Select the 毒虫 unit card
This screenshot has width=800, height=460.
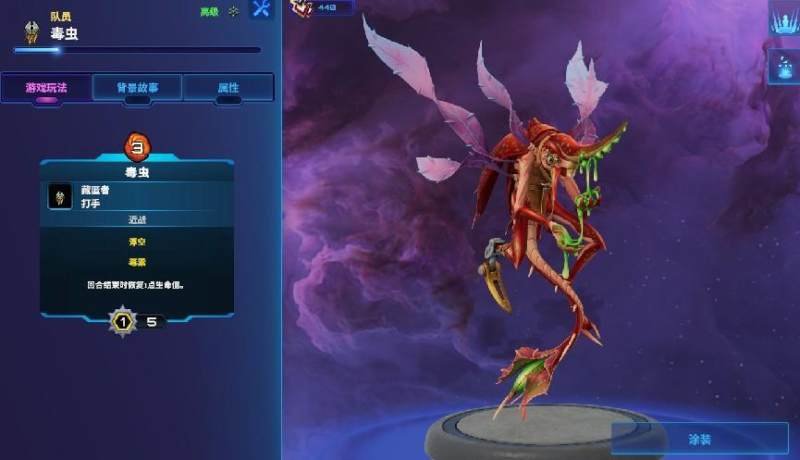coord(137,171)
